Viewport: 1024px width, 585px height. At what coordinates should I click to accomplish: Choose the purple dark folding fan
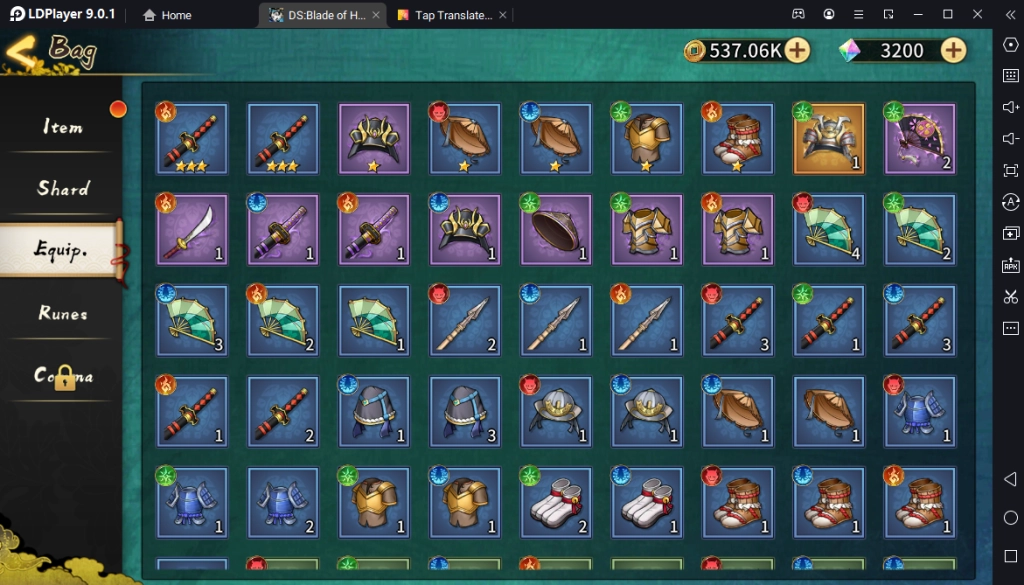(919, 139)
